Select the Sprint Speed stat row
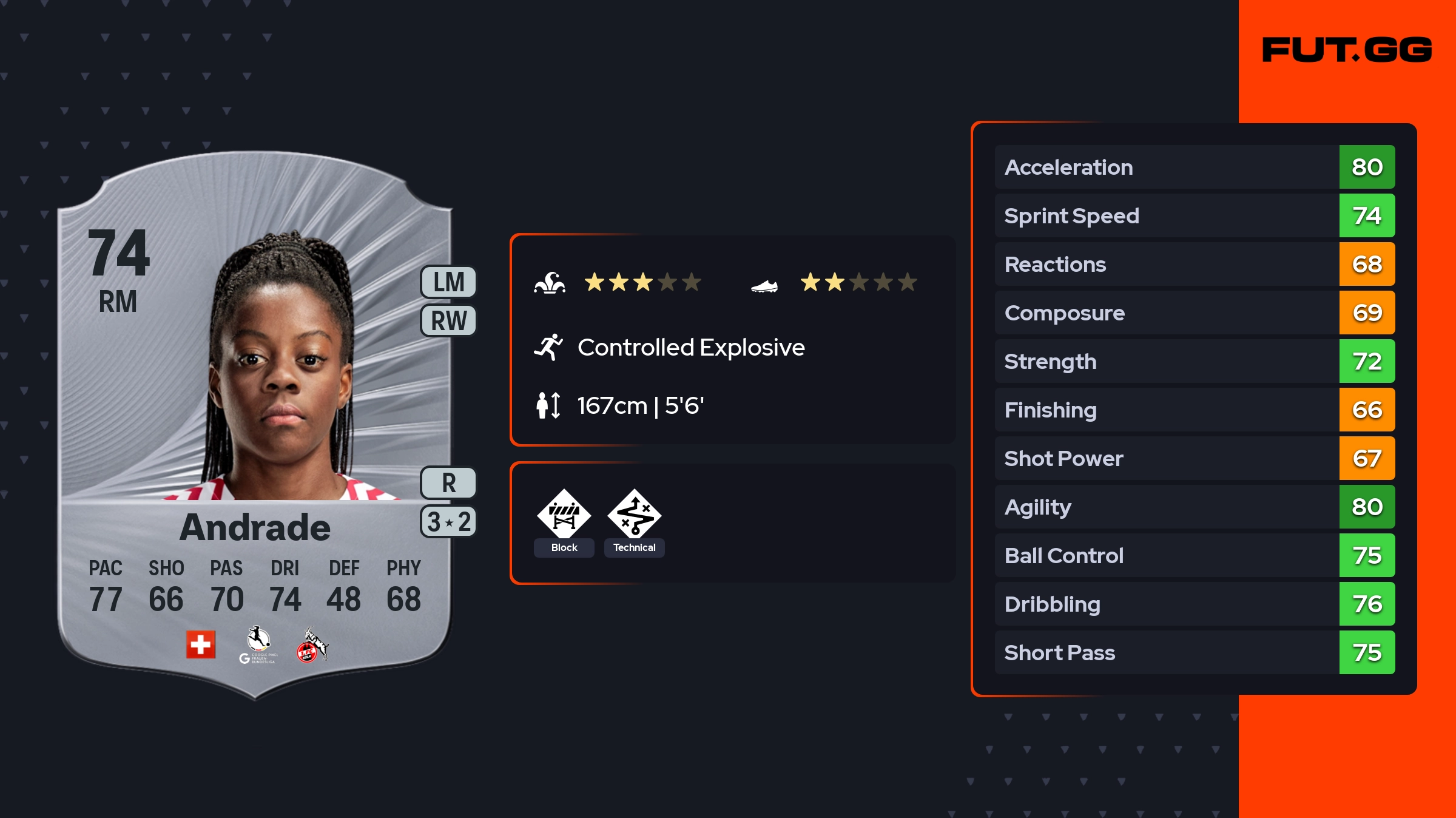 tap(1194, 215)
